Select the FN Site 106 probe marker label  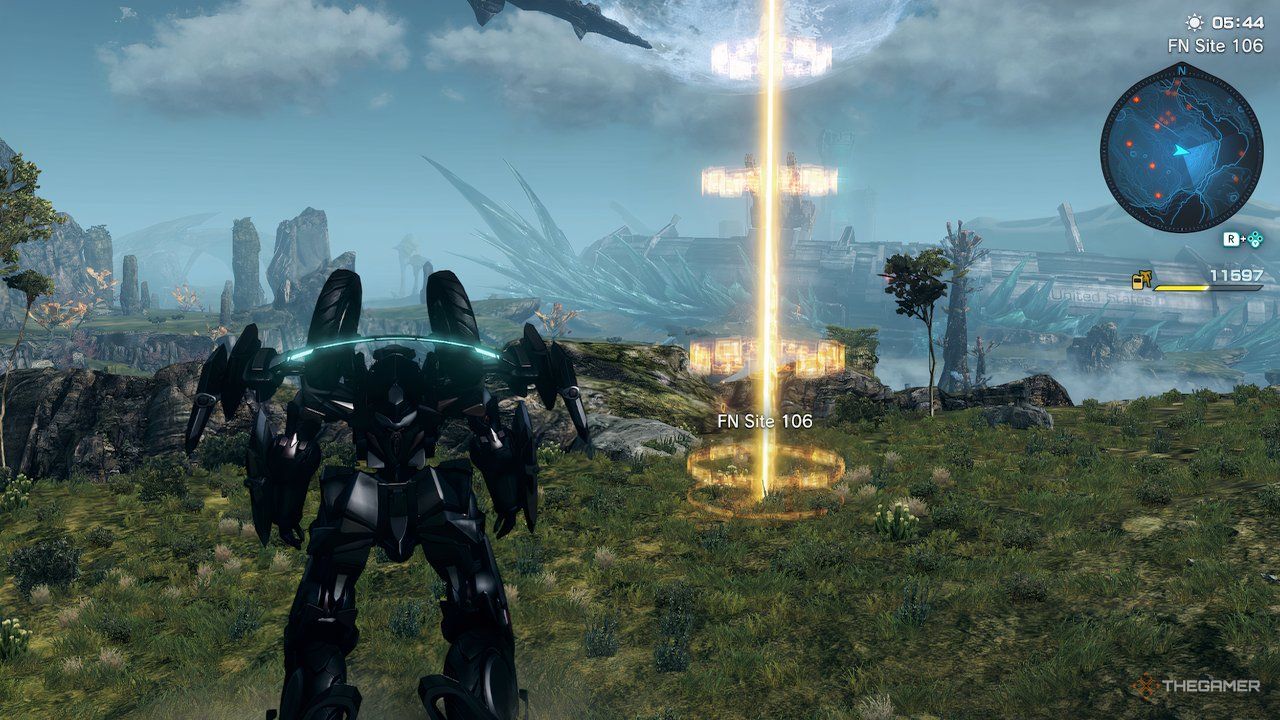[x=764, y=422]
